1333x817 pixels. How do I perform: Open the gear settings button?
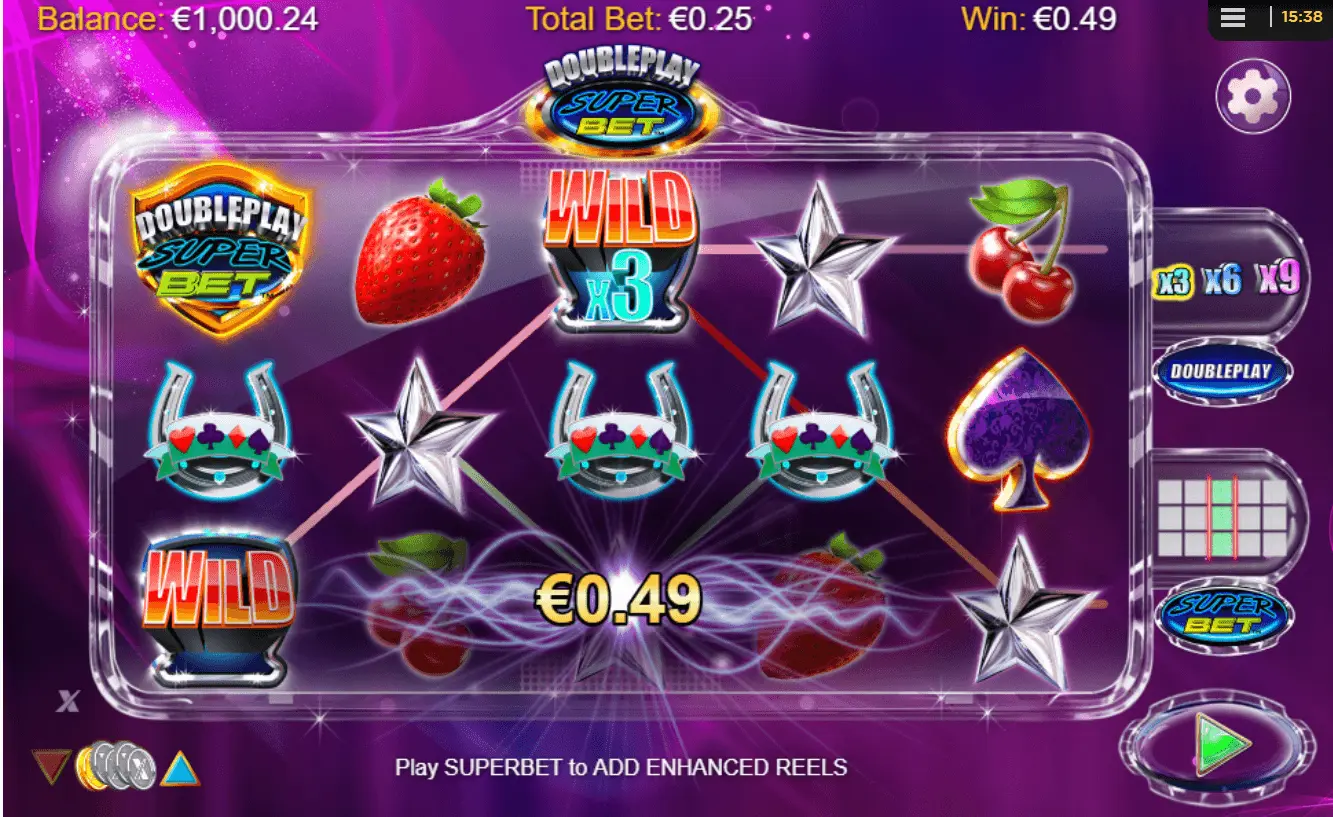(x=1253, y=96)
